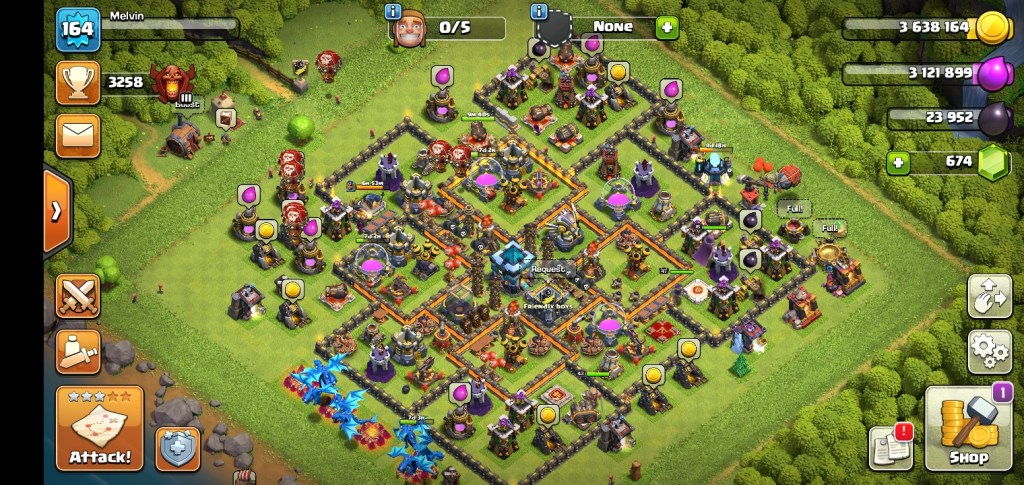Show shield info via the shield's i icon
Viewport: 1024px width, 485px height.
tap(540, 12)
